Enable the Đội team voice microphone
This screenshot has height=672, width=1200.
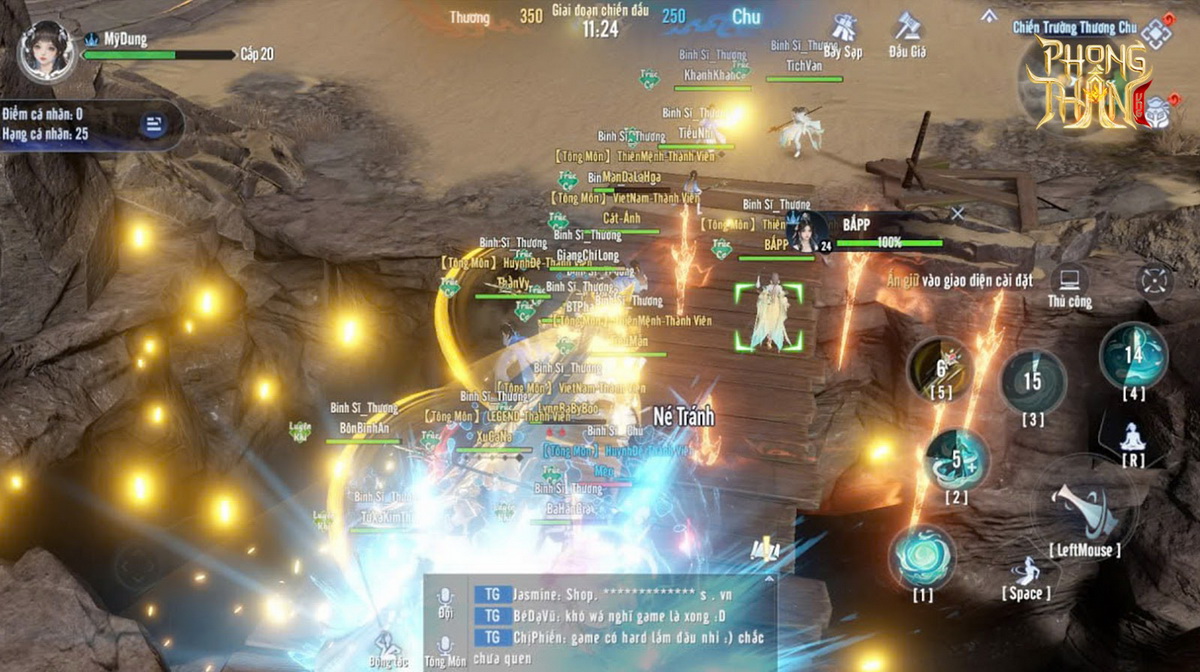445,597
